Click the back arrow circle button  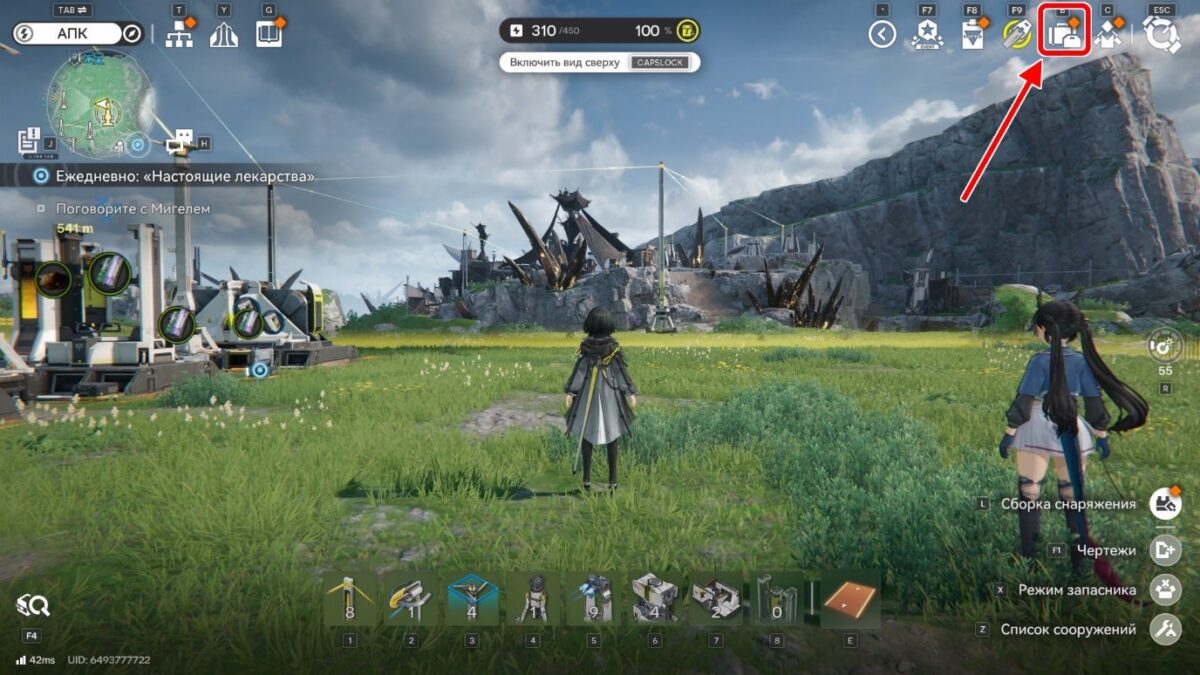click(881, 36)
